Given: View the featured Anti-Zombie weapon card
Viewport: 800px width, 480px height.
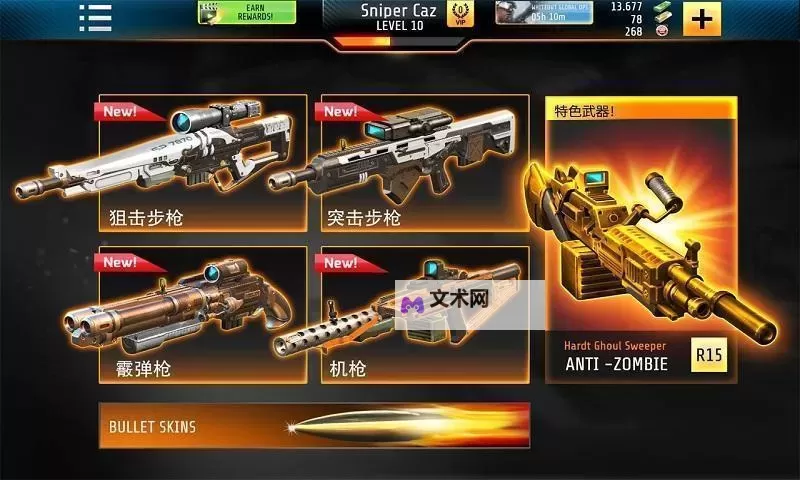Looking at the screenshot, I should tap(640, 240).
